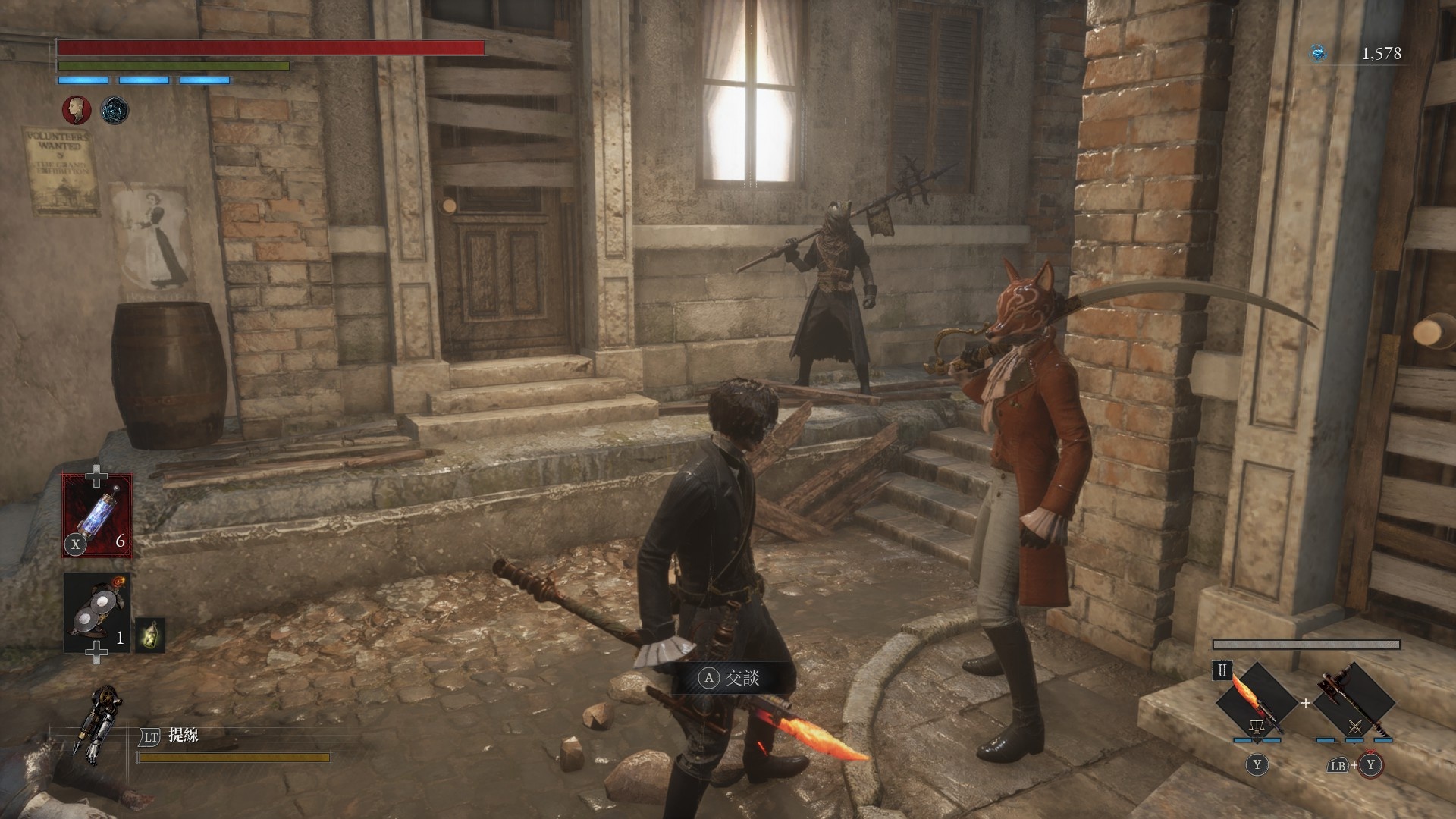Image resolution: width=1456 pixels, height=819 pixels.
Task: Click the blue Ergo currency icon
Action: [1319, 53]
